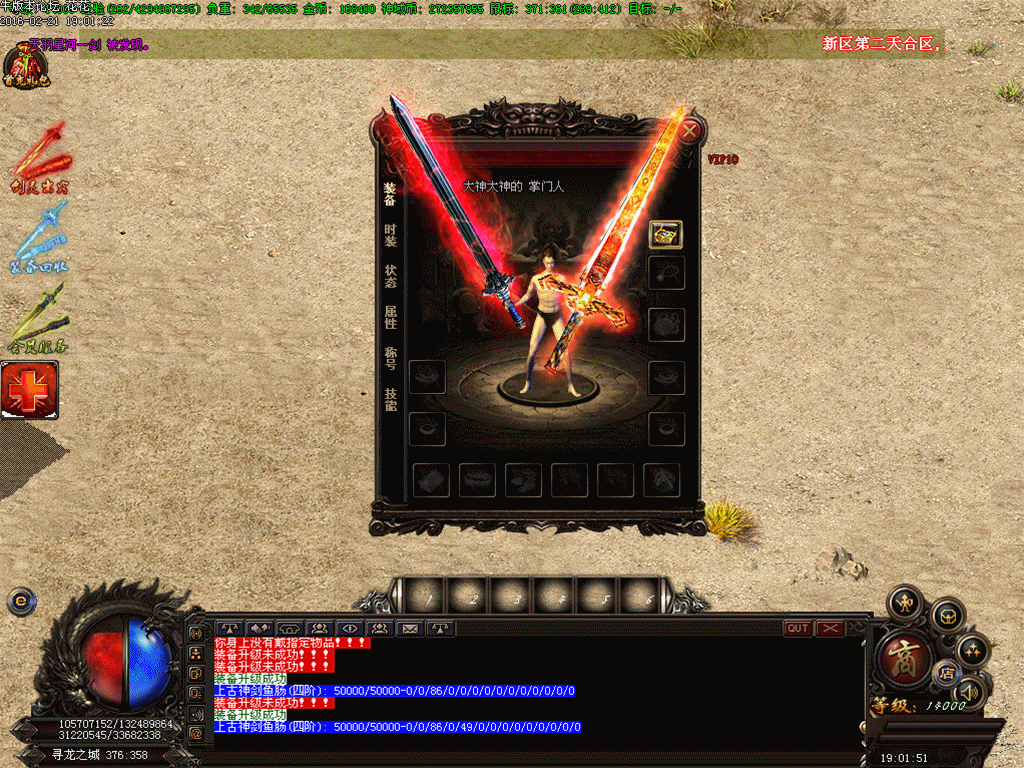Open the small blue 店 store button
The height and width of the screenshot is (768, 1024).
coord(943,673)
